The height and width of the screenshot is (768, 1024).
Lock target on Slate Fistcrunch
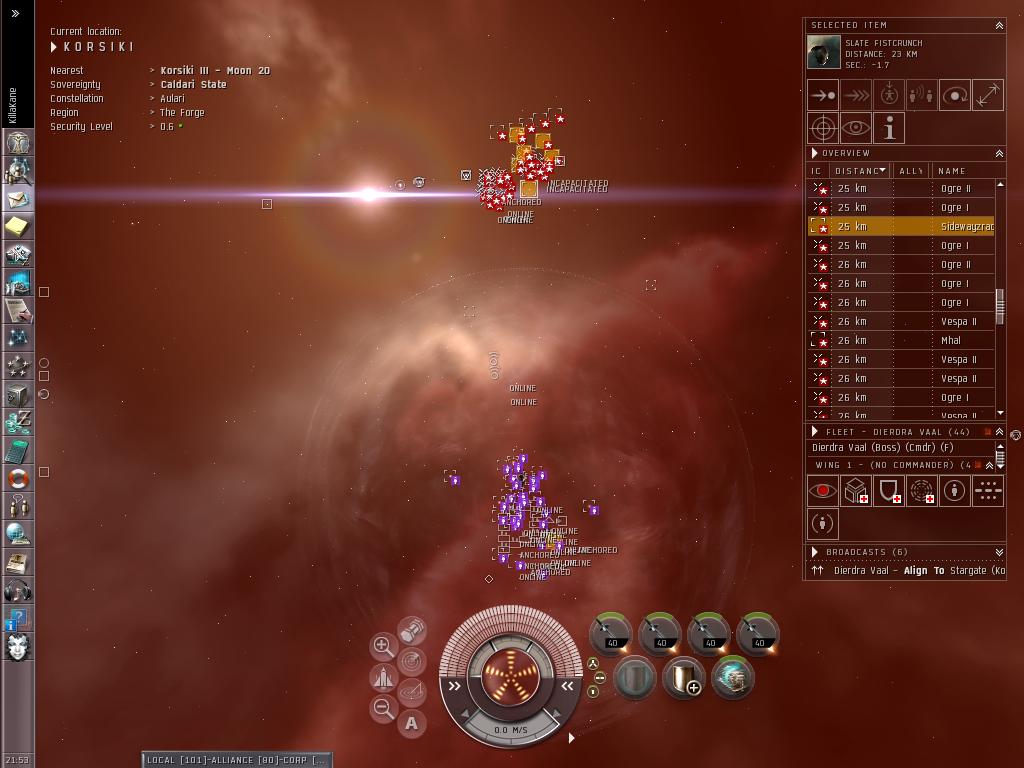point(823,128)
